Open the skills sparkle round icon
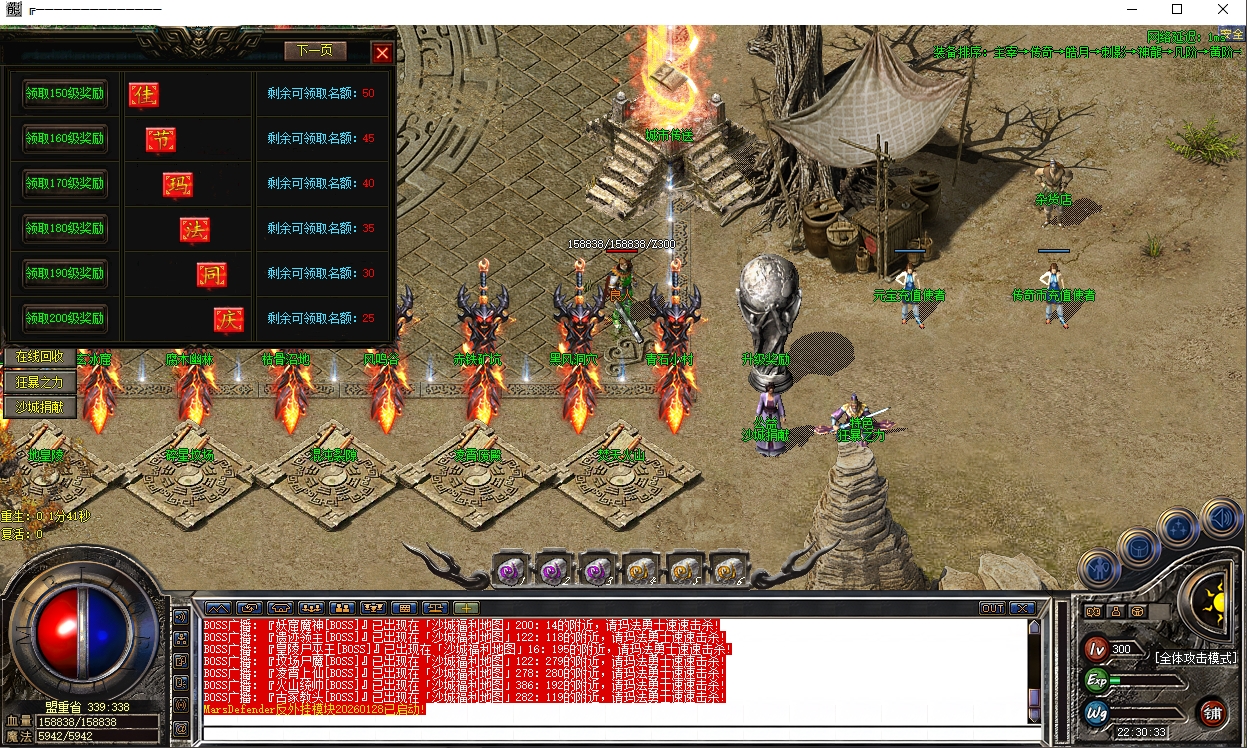Viewport: 1247px width, 748px height. [x=1179, y=527]
